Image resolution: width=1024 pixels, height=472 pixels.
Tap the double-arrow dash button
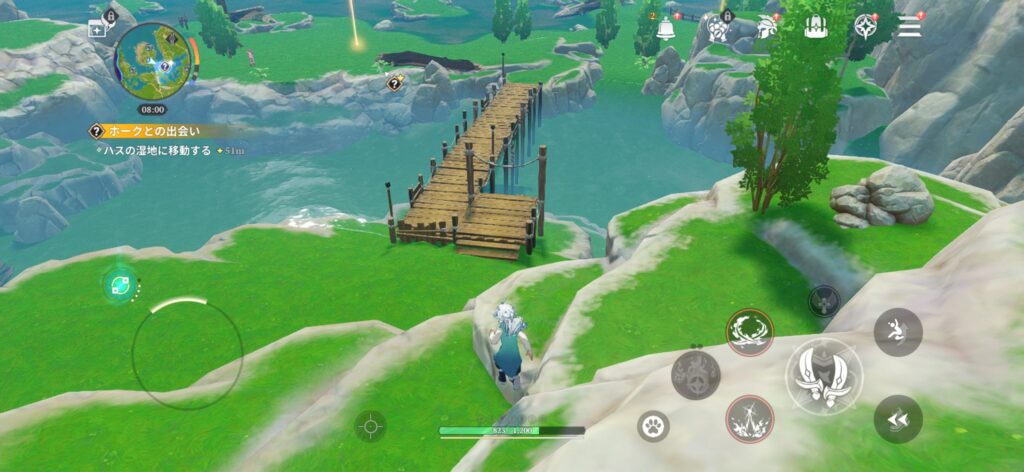[x=897, y=418]
